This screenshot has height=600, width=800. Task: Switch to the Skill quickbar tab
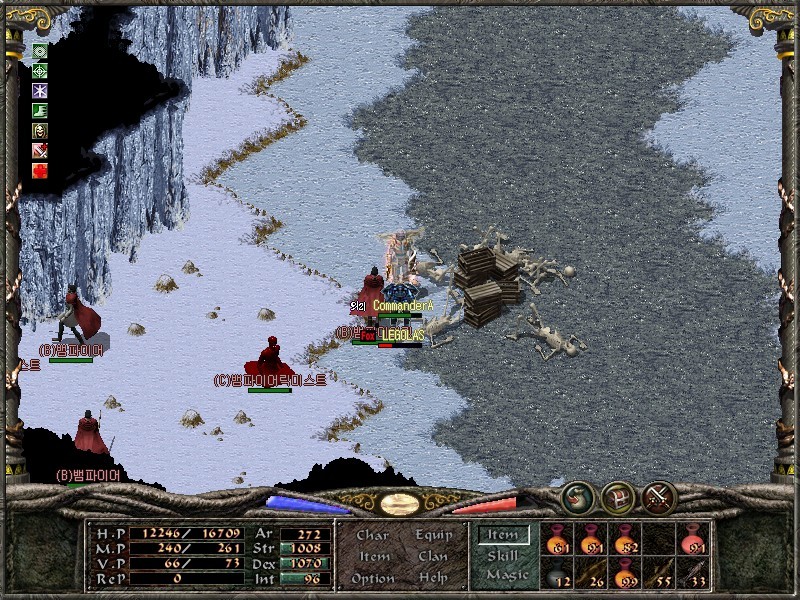click(503, 555)
